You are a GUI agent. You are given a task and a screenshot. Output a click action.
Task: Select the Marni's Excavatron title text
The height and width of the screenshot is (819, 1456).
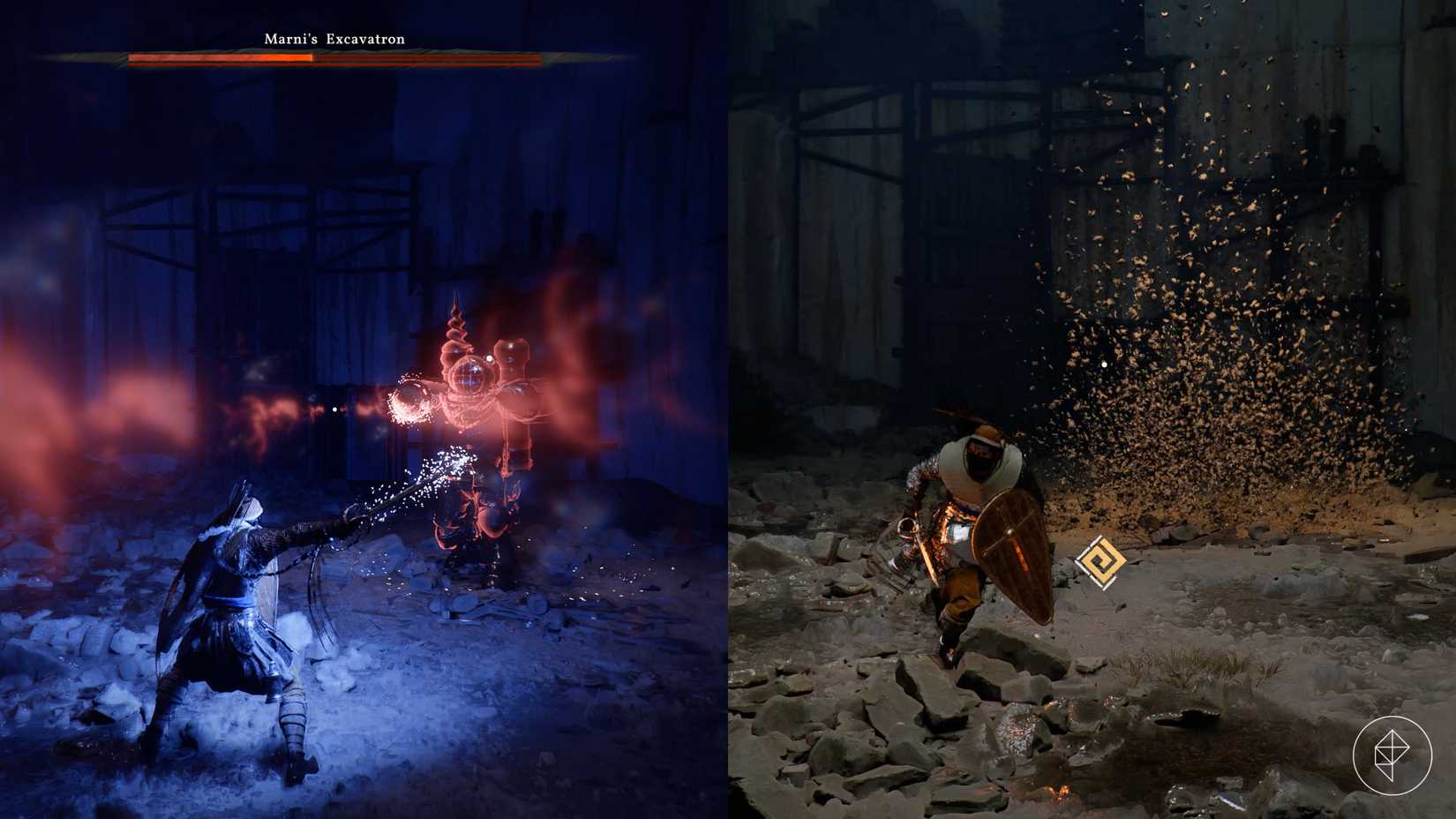pos(334,39)
